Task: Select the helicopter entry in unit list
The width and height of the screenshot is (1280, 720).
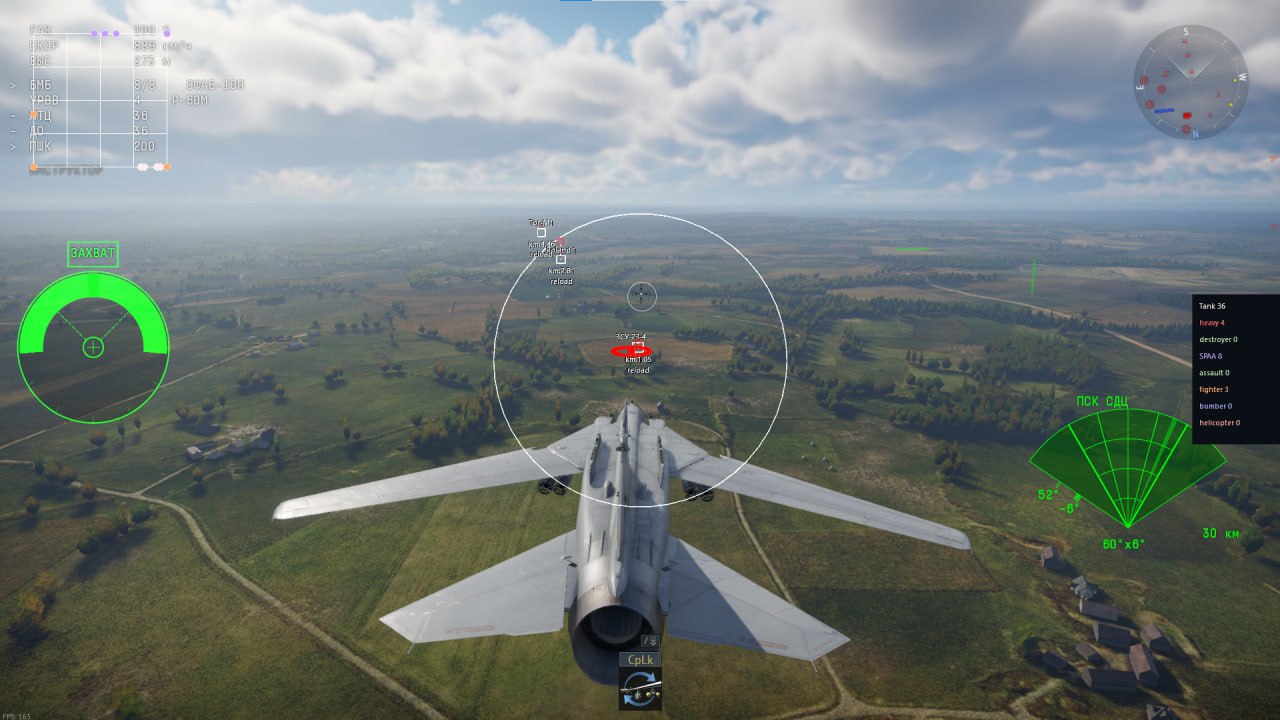Action: pos(1219,422)
